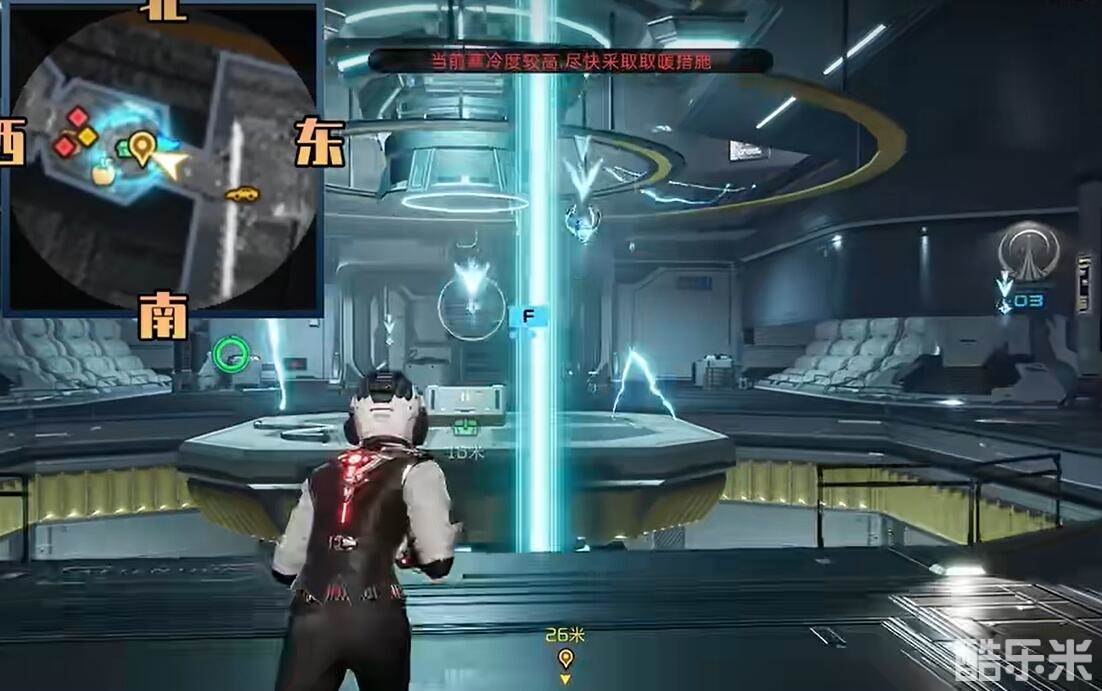Screen dimensions: 1102x691
Task: Select the green circular target marker
Action: tap(232, 352)
